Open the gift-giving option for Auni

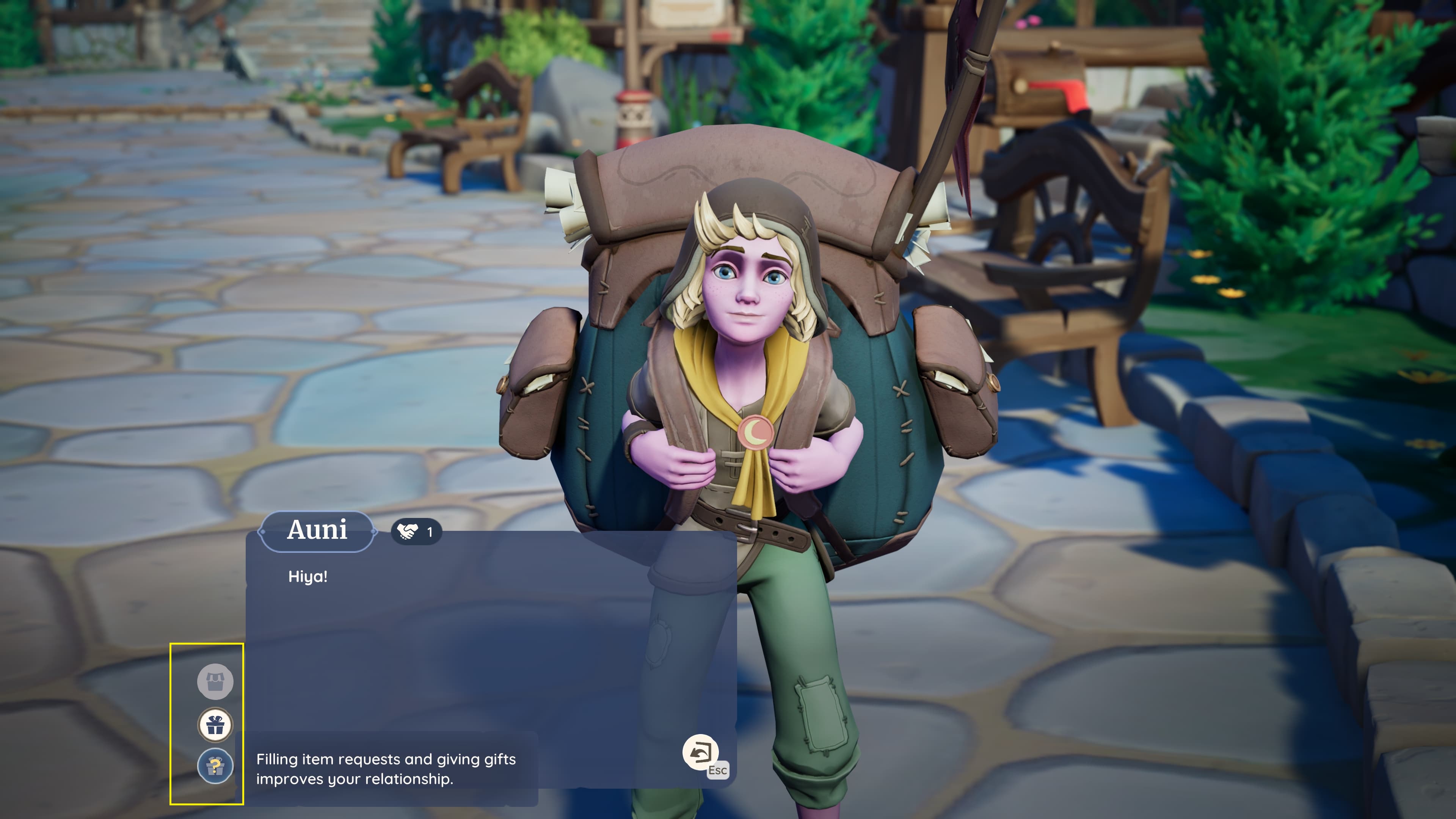(215, 724)
